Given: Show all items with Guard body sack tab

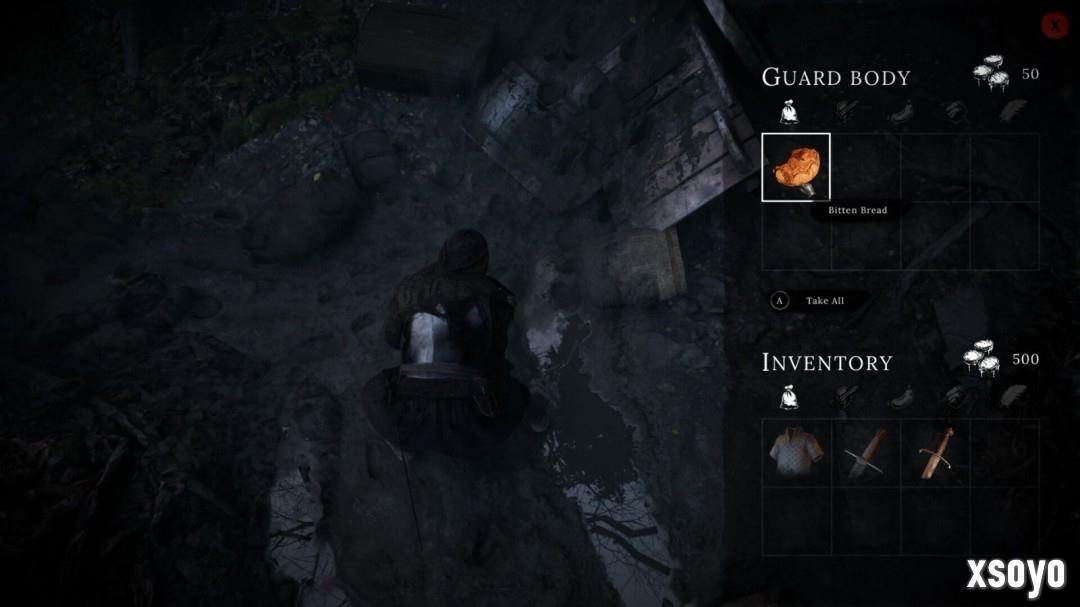Looking at the screenshot, I should click(789, 112).
